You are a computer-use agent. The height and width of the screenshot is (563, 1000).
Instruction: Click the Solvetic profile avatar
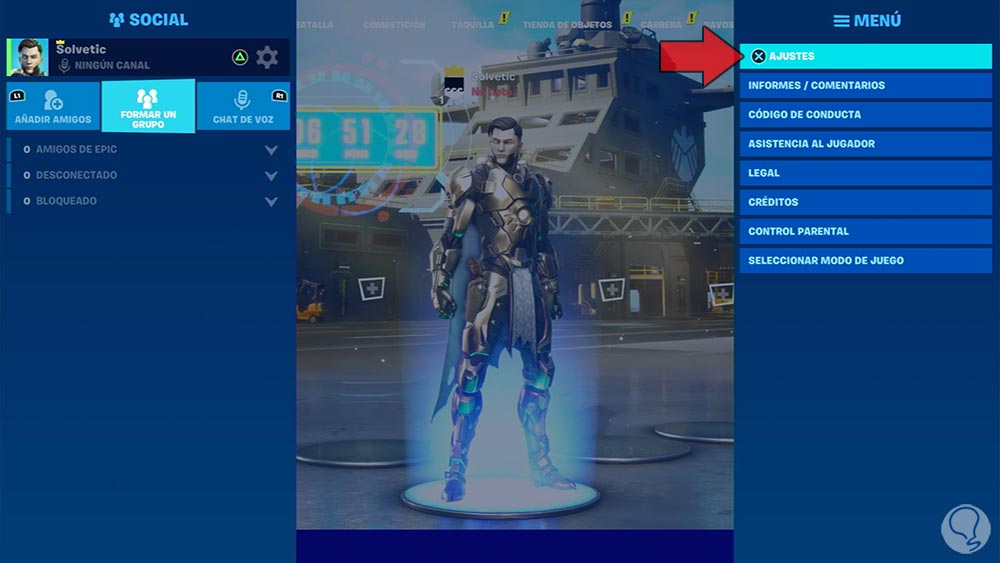28,58
